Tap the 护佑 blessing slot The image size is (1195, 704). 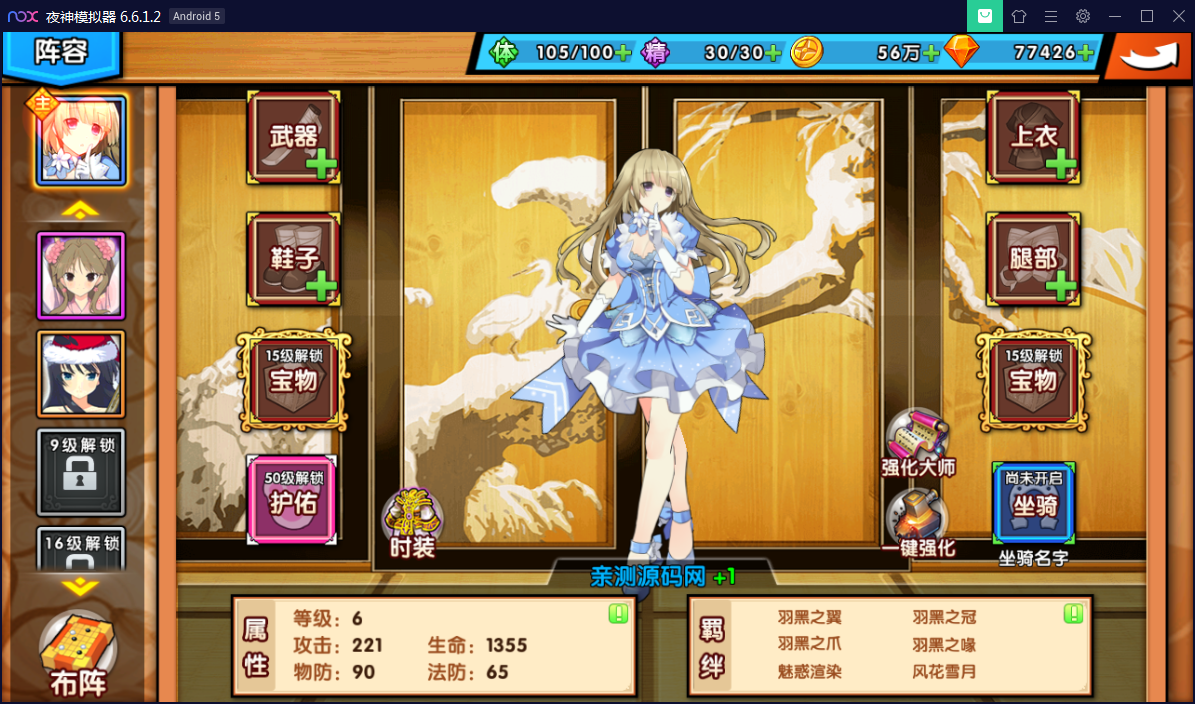292,499
